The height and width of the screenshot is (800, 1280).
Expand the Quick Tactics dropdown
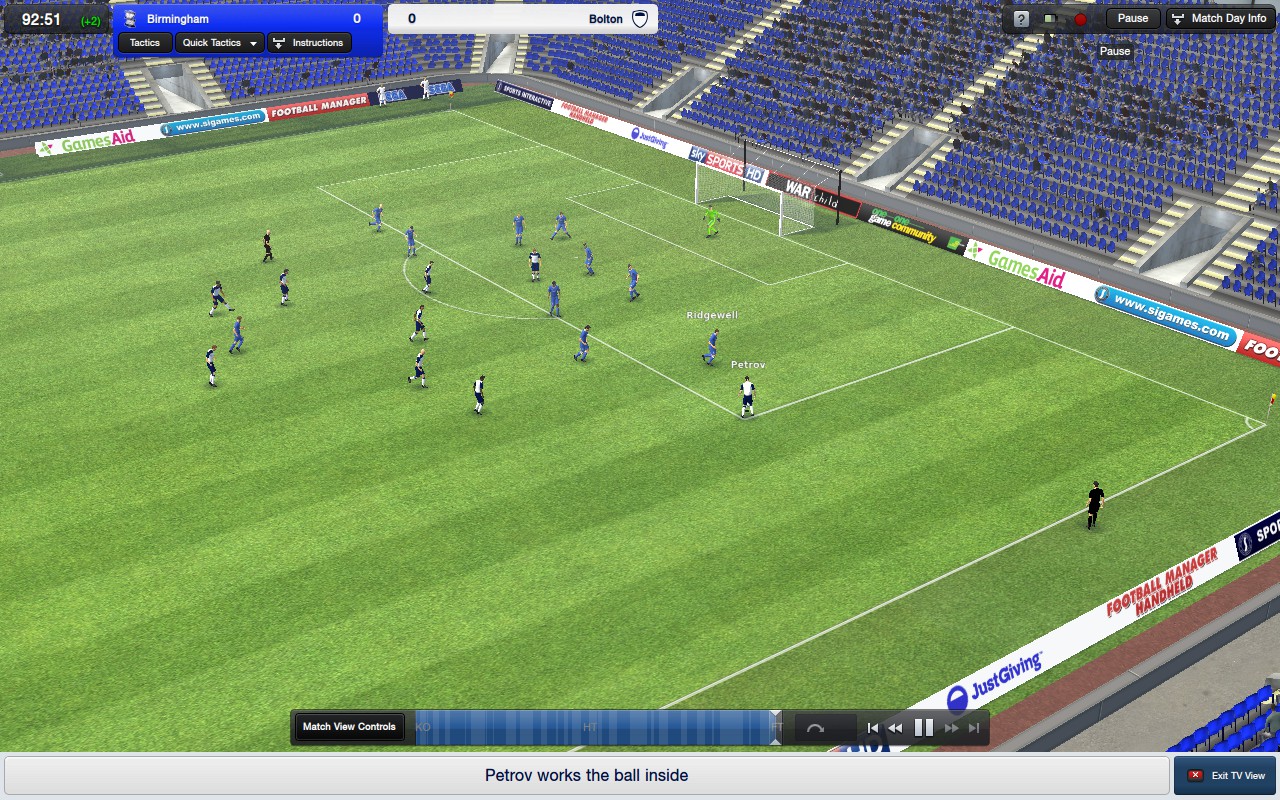pos(220,43)
